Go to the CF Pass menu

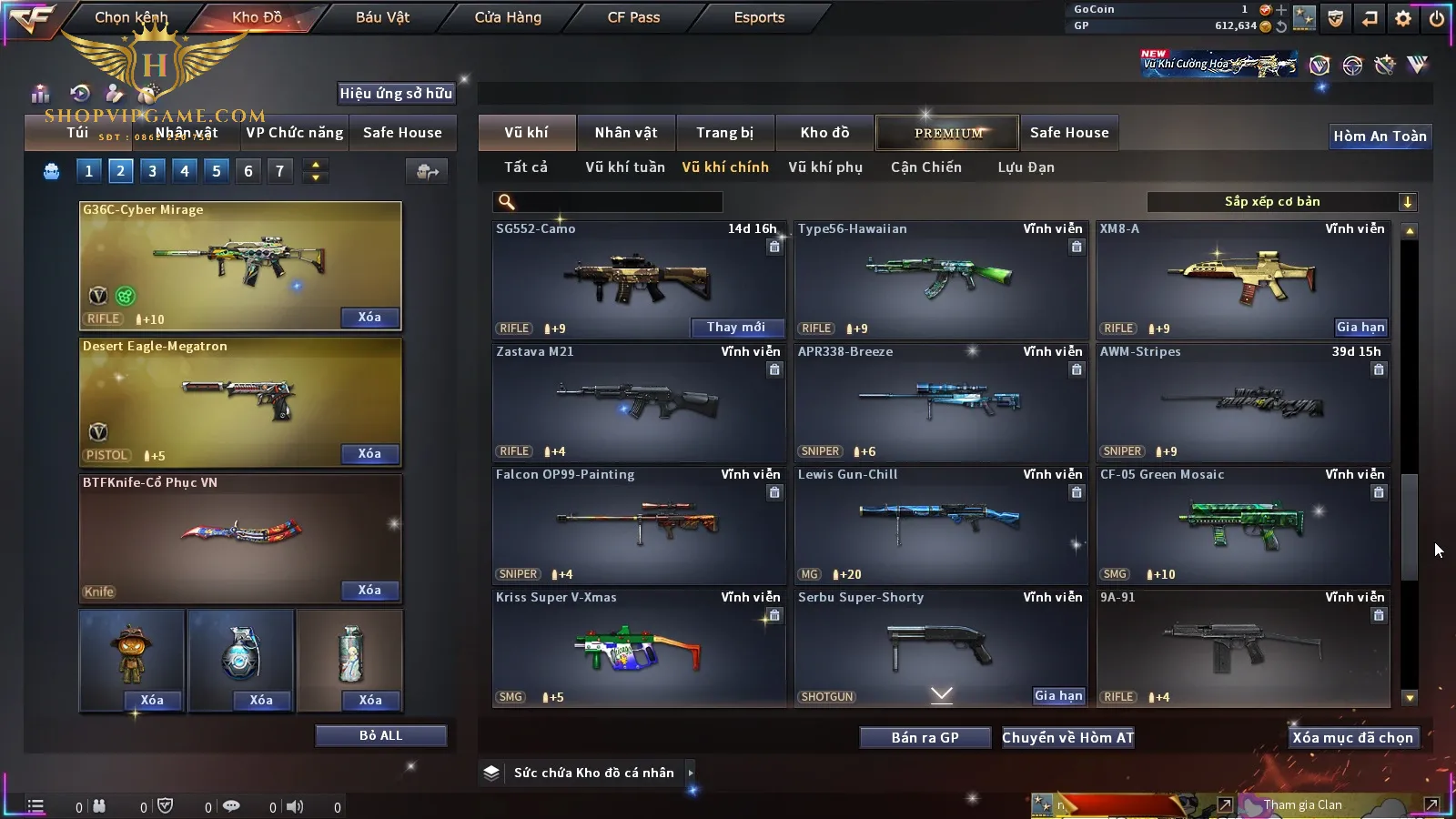click(633, 17)
